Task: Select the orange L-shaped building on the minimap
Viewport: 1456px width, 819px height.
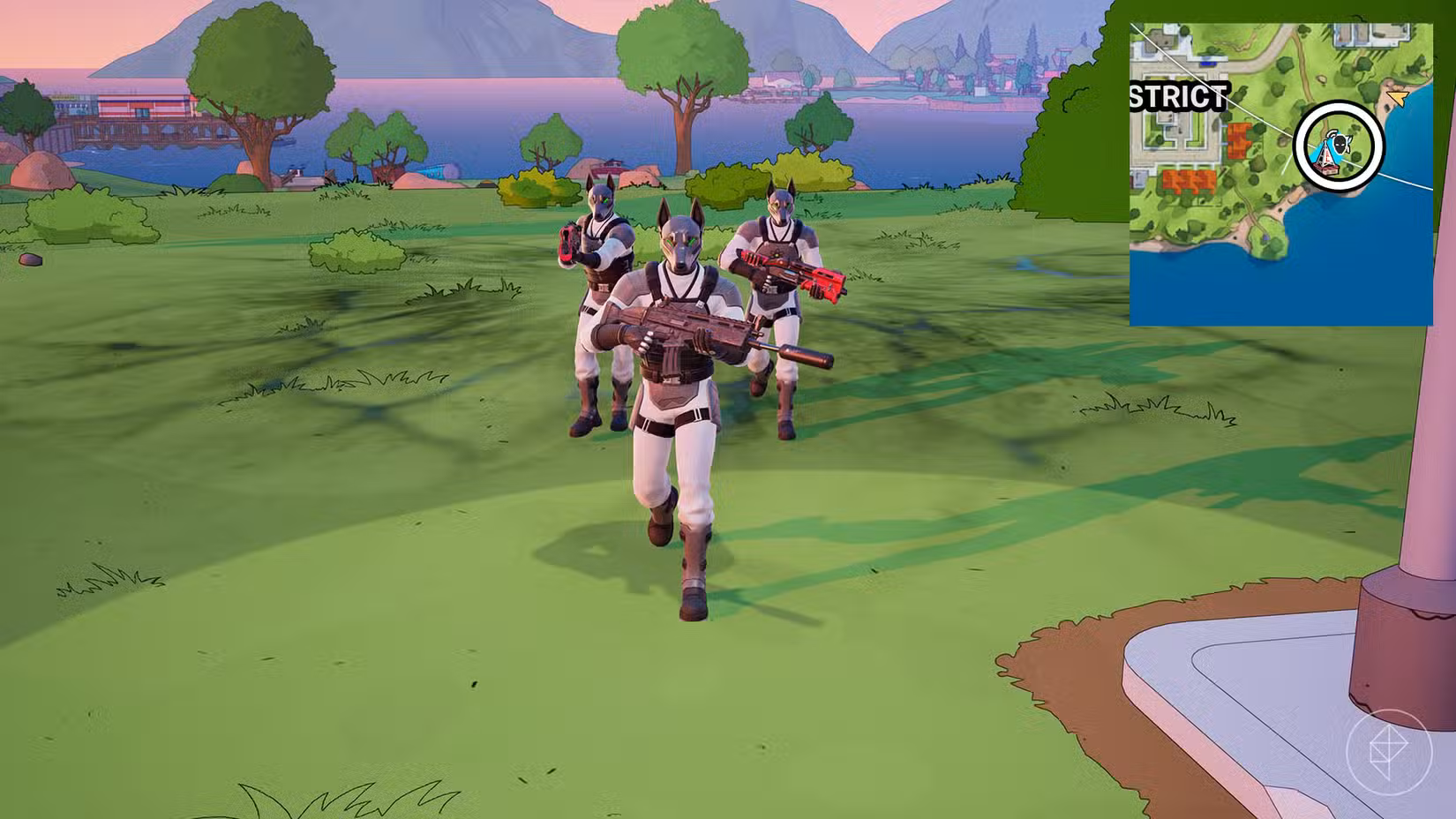Action: pyautogui.click(x=1240, y=141)
